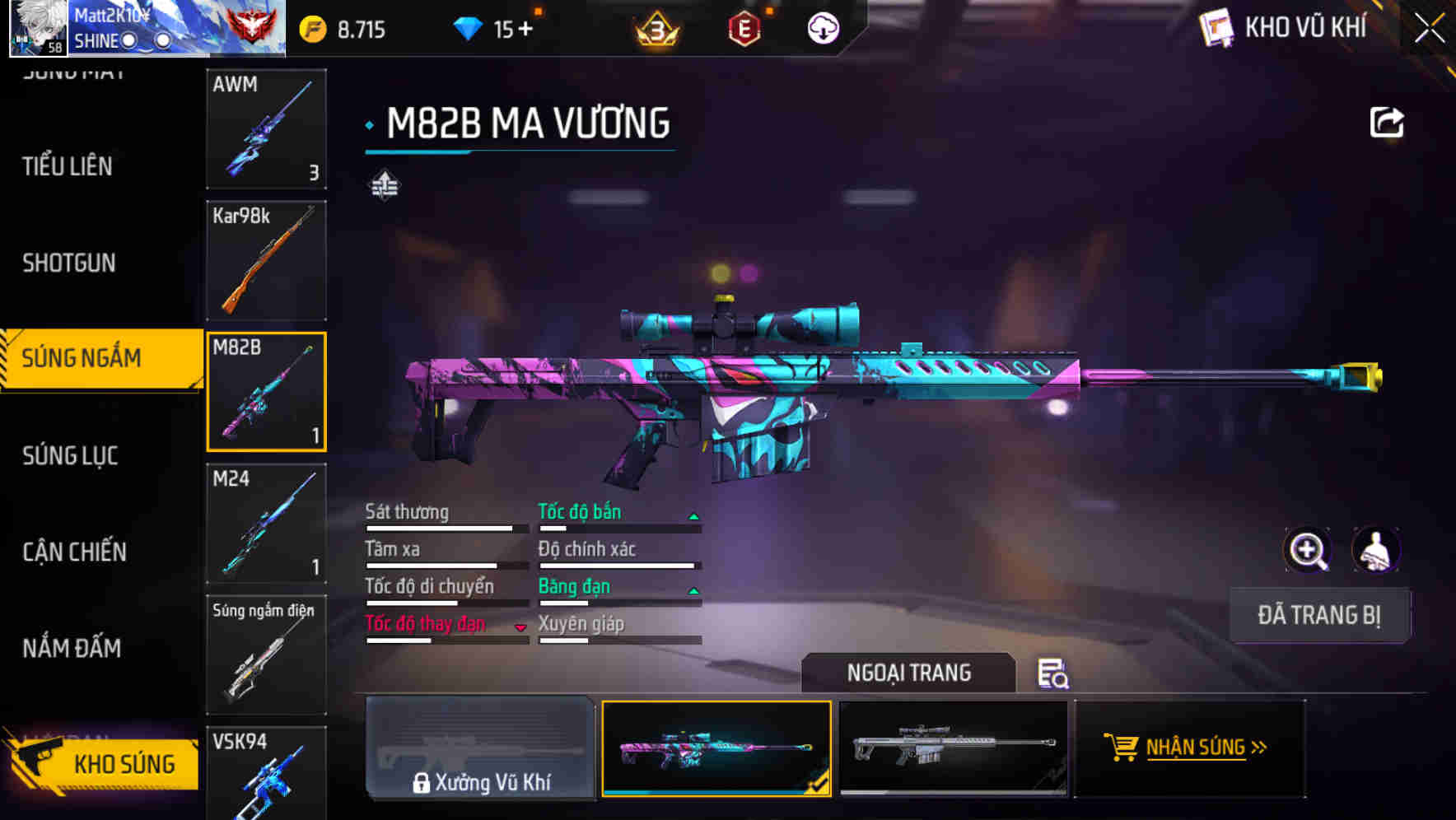Screen dimensions: 1456x820
Task: Click the magnifier weapon zoom icon
Action: (1308, 550)
